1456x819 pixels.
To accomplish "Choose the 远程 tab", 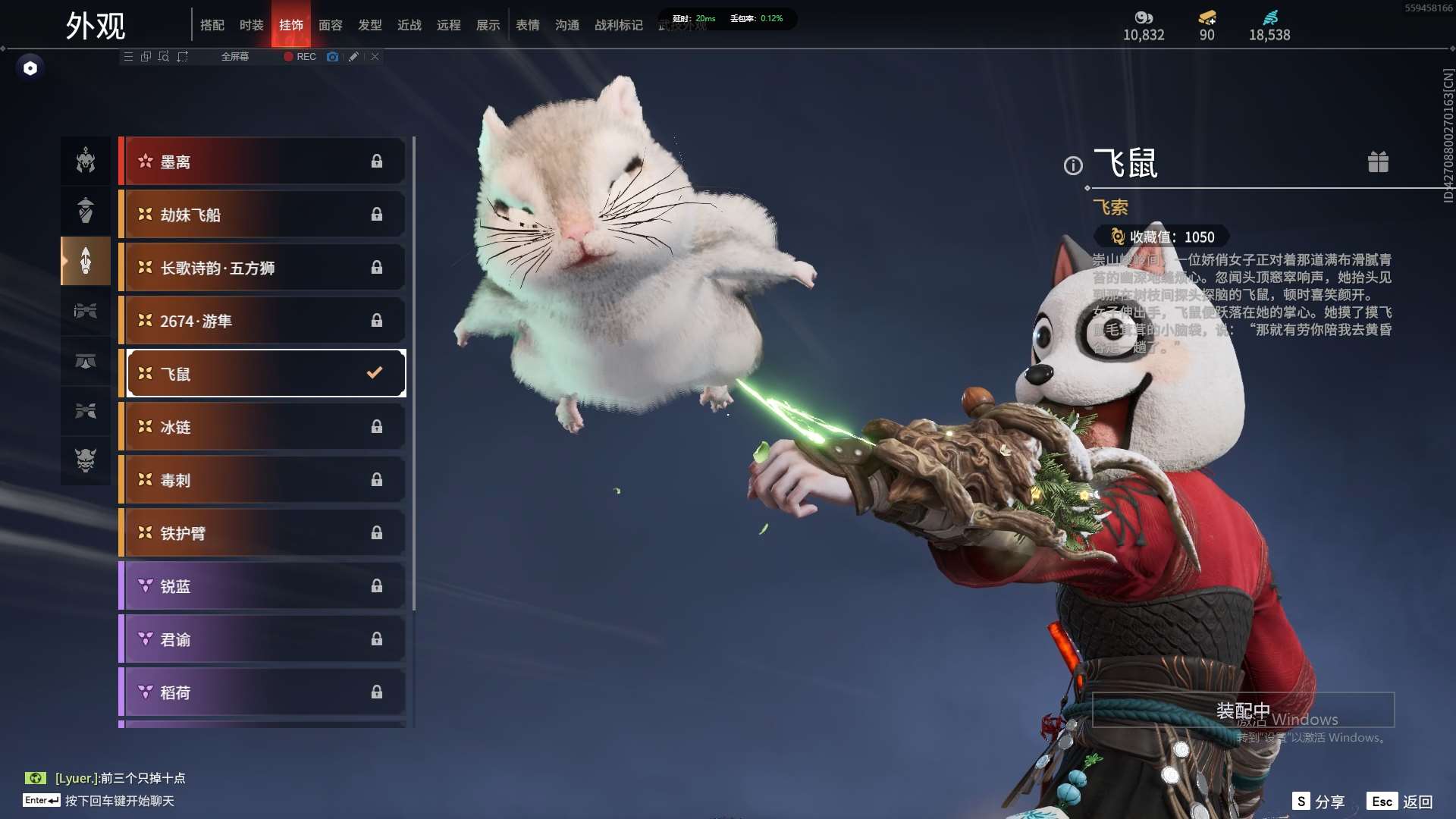I will 449,25.
